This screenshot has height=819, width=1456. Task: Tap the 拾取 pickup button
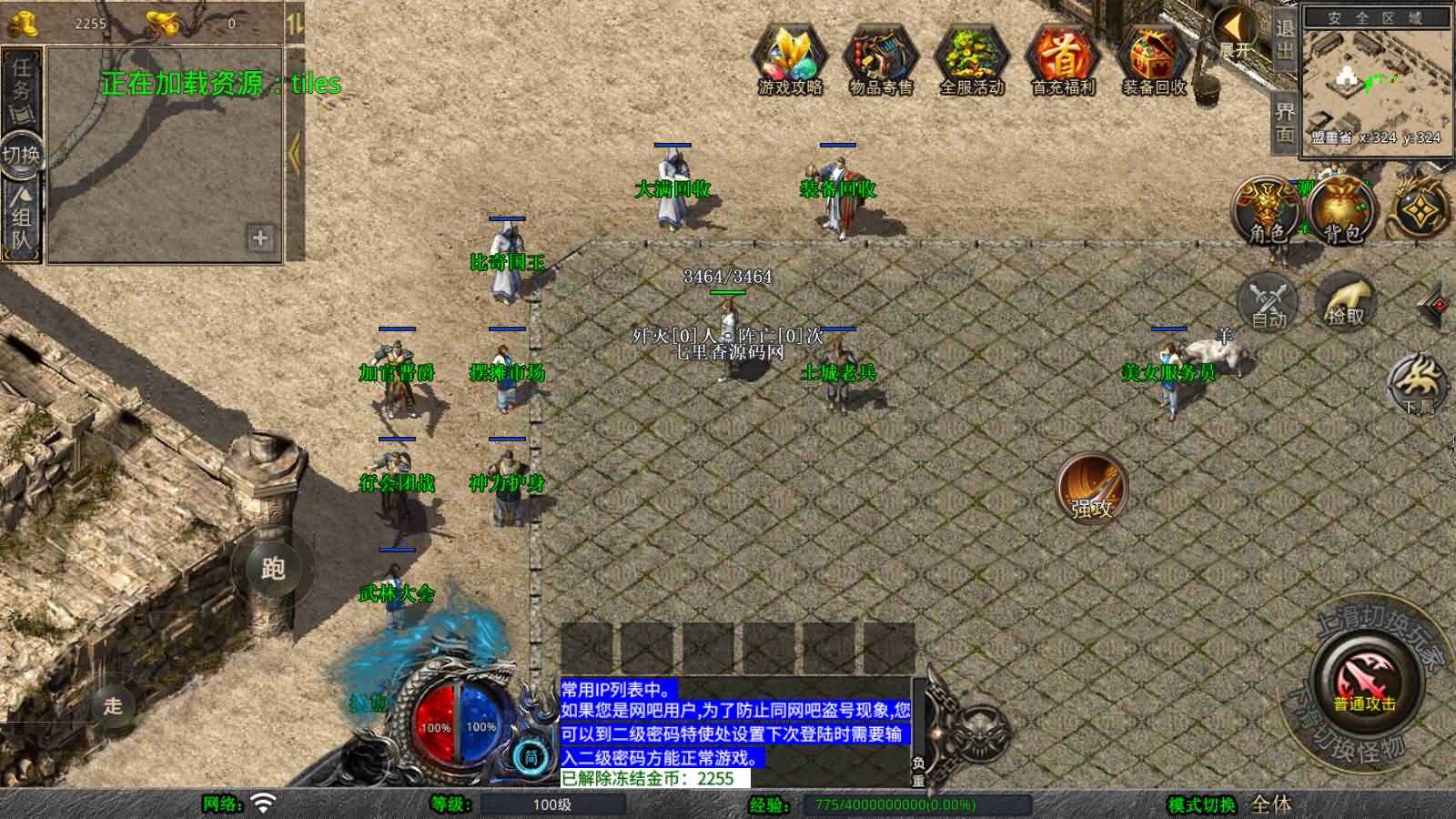coord(1346,301)
